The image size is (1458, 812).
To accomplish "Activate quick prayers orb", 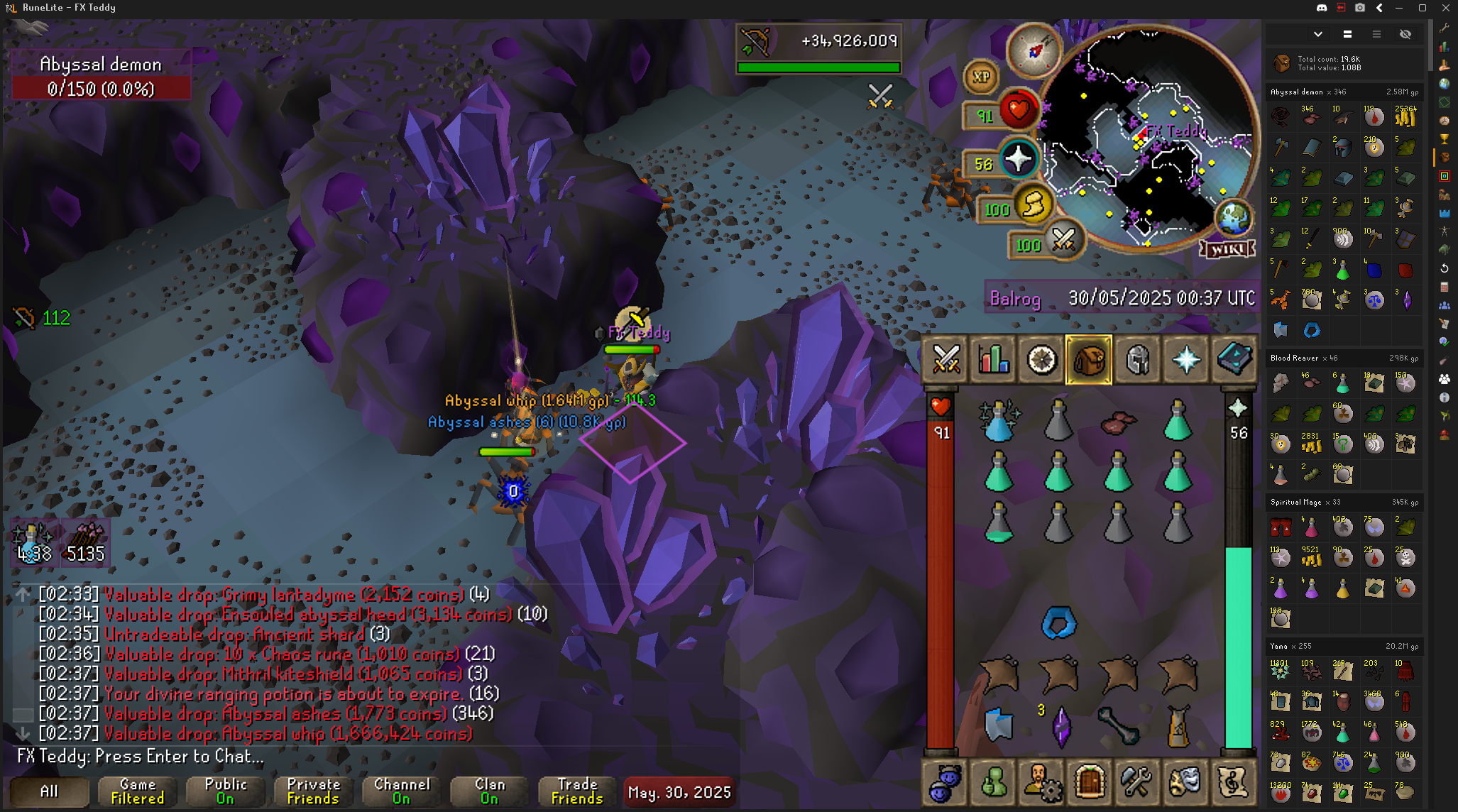I will click(1018, 159).
